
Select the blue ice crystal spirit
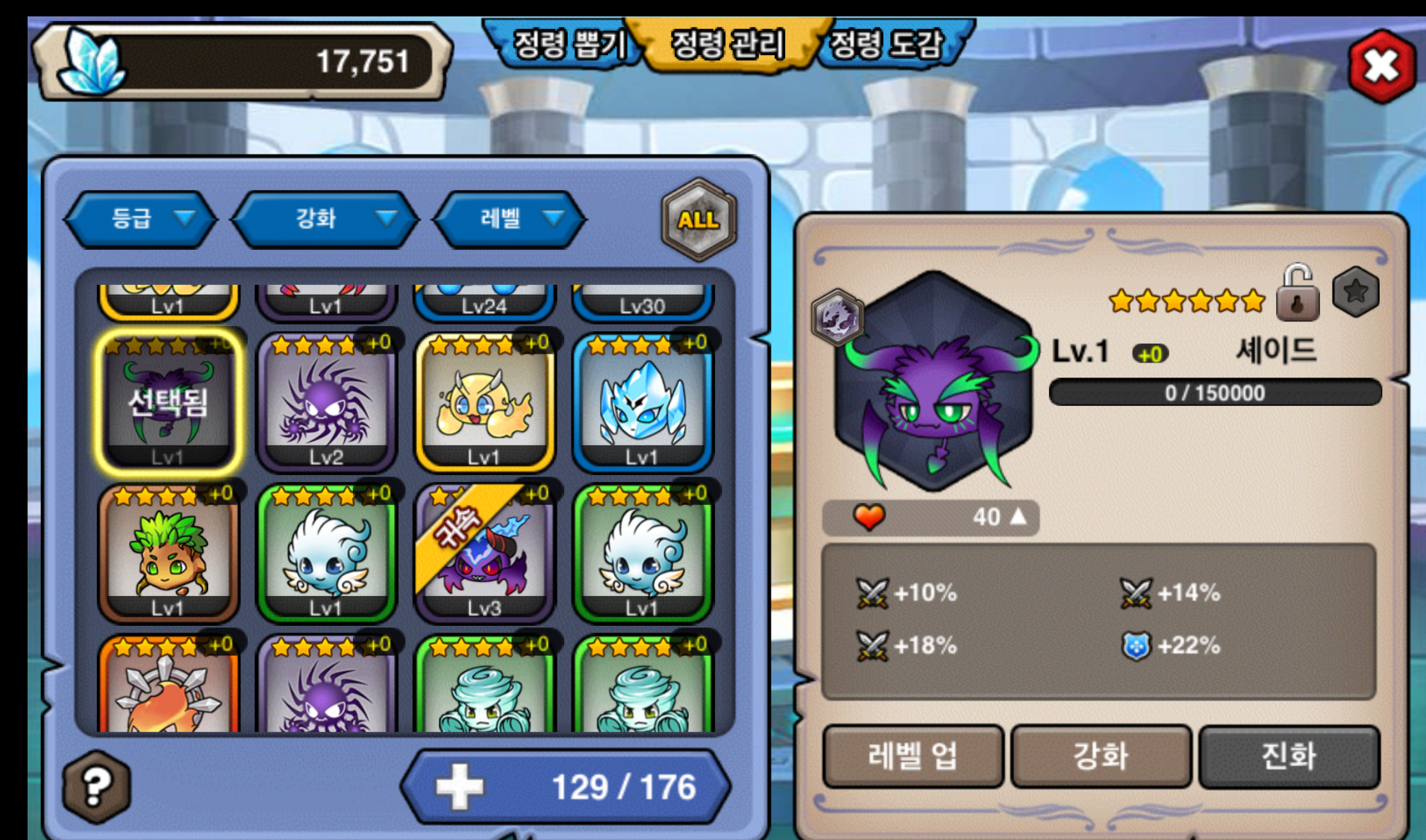coord(642,403)
